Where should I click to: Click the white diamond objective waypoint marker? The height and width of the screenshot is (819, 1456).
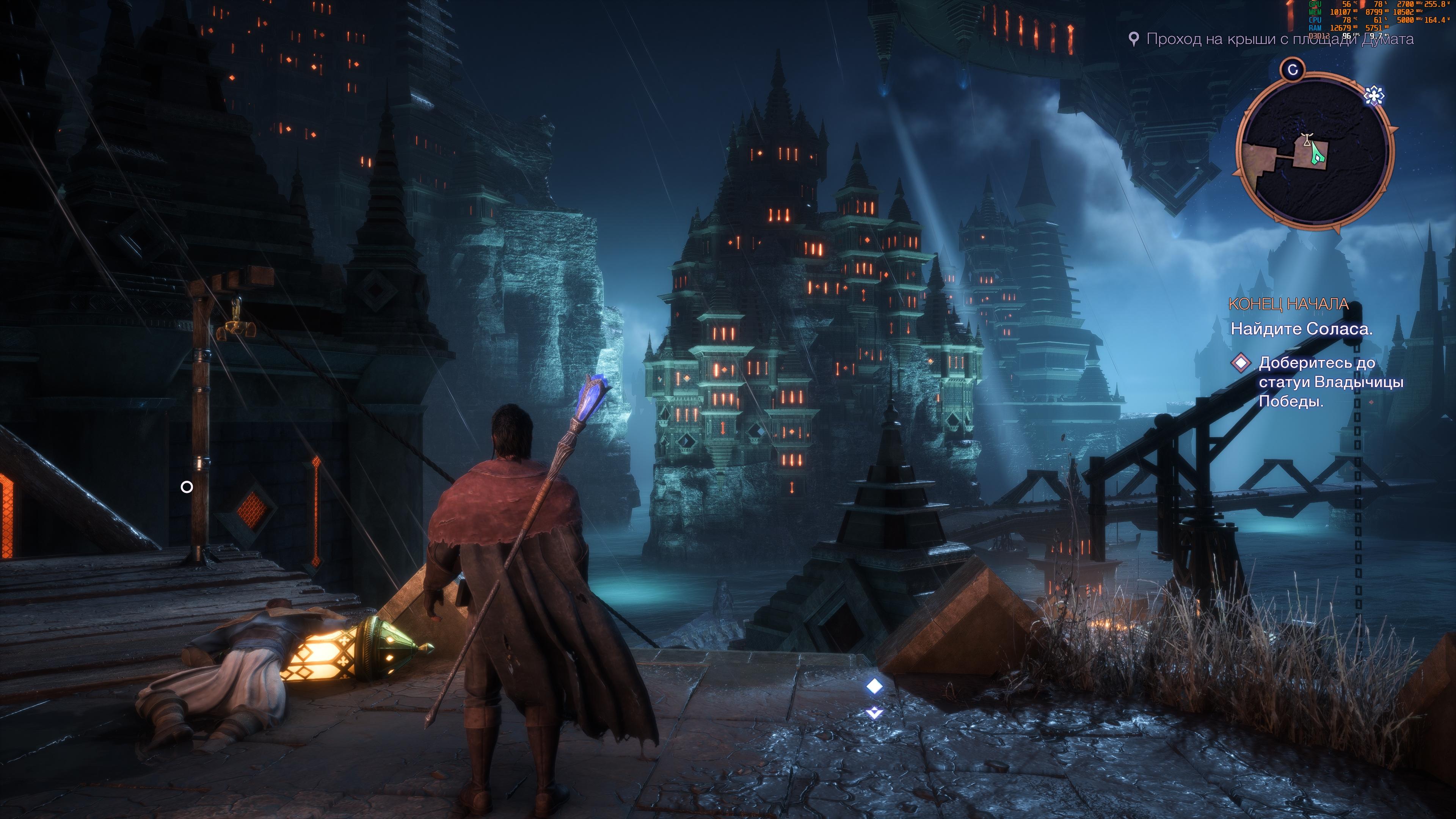coord(874,686)
